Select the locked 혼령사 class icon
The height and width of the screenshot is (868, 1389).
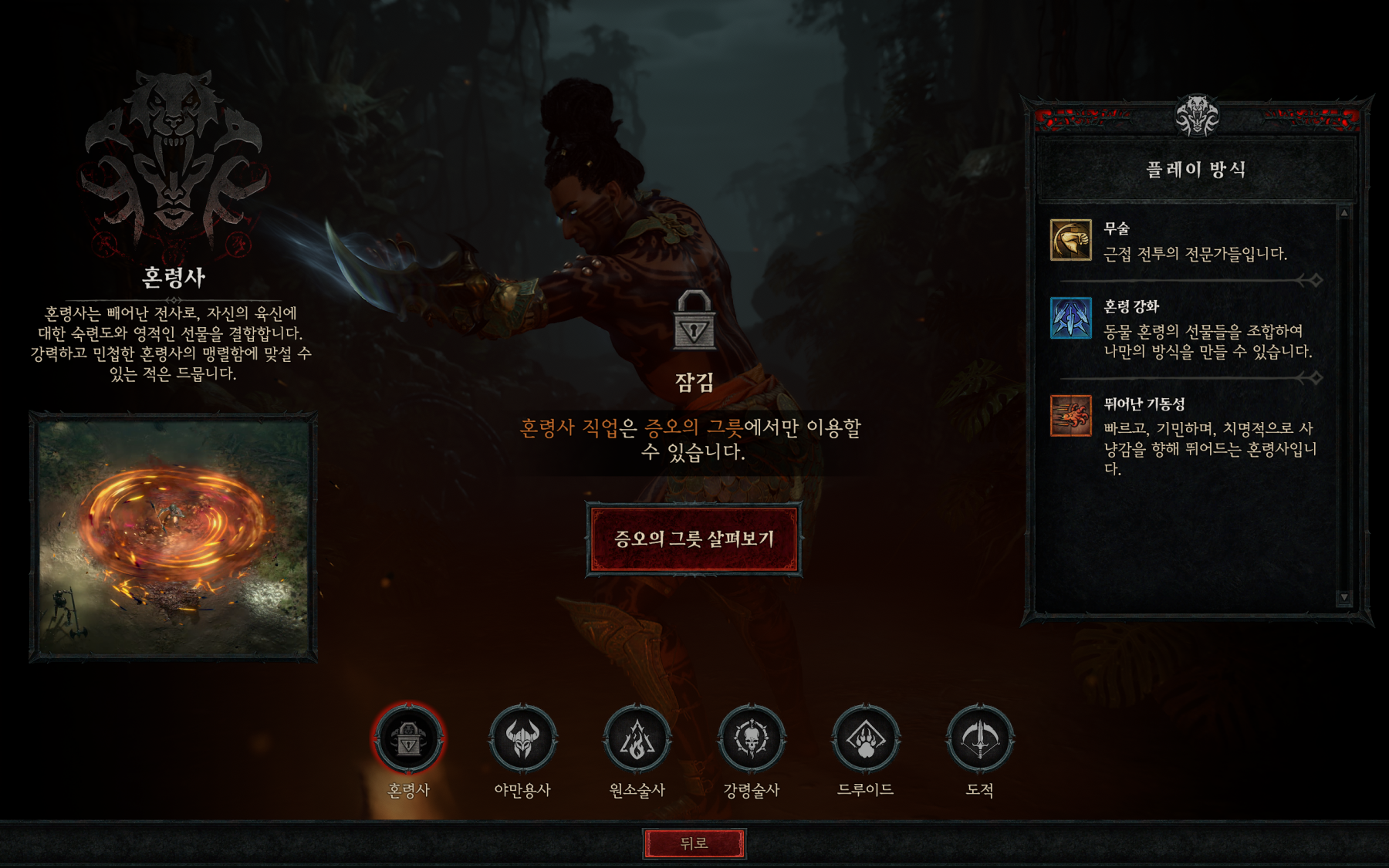[408, 738]
